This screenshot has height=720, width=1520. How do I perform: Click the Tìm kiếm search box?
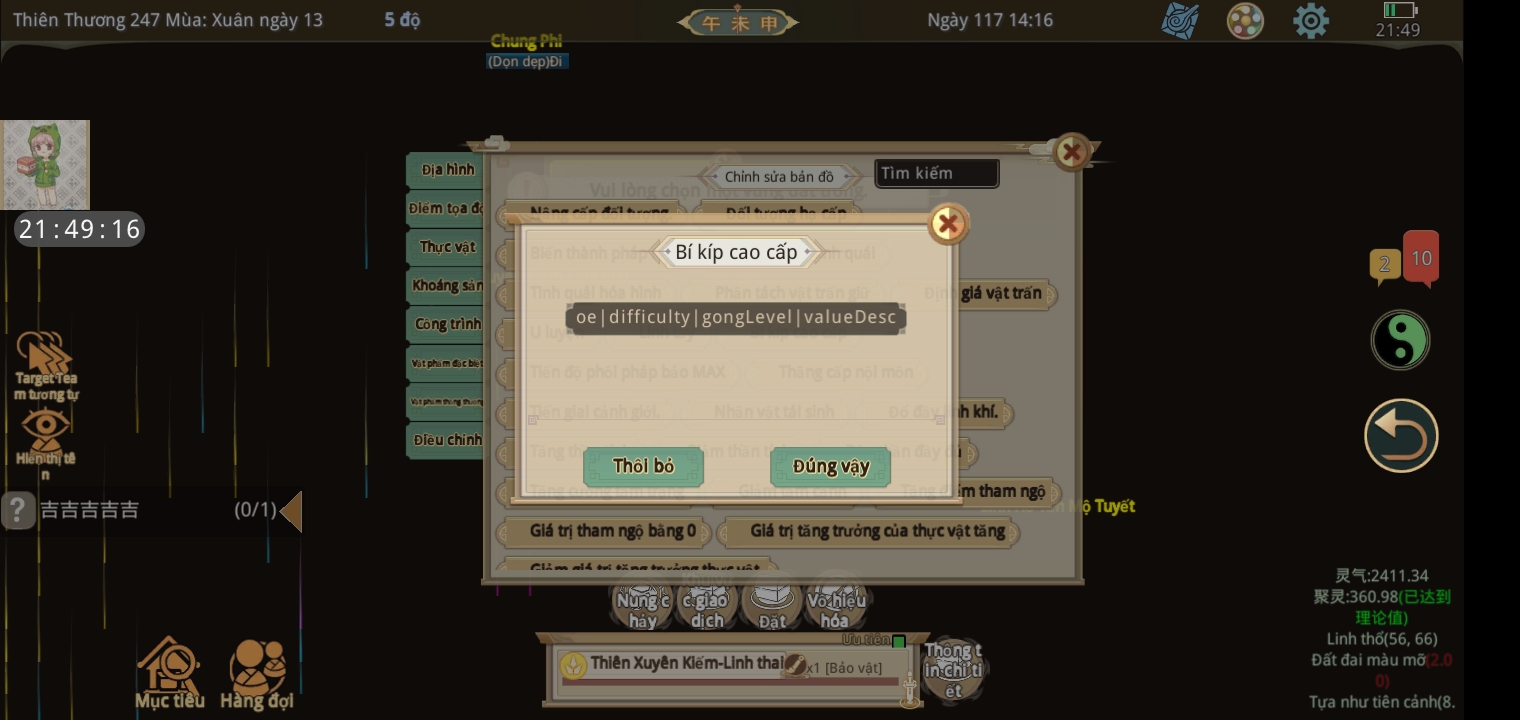tap(936, 173)
